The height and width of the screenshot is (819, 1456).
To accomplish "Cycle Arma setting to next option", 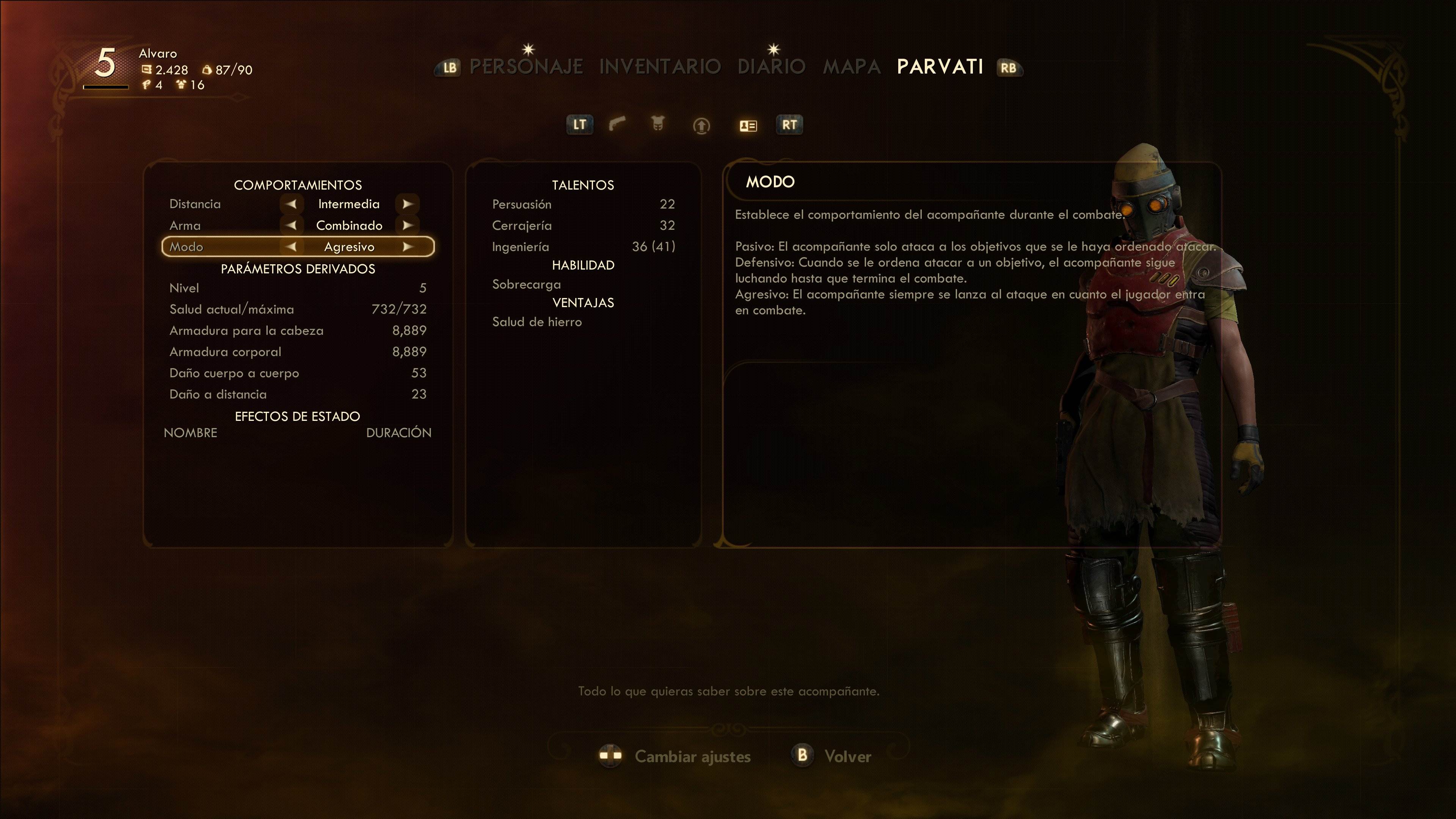I will (408, 226).
